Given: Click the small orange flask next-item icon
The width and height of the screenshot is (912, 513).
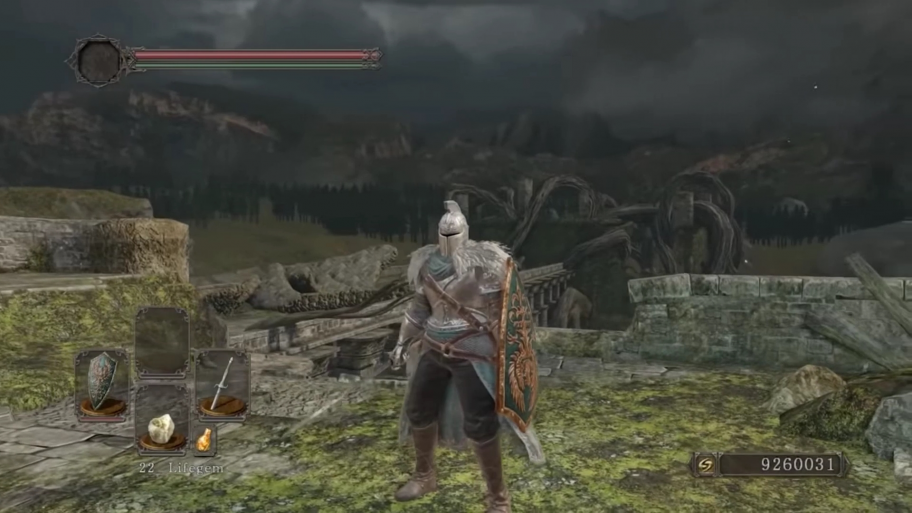Looking at the screenshot, I should pos(204,439).
